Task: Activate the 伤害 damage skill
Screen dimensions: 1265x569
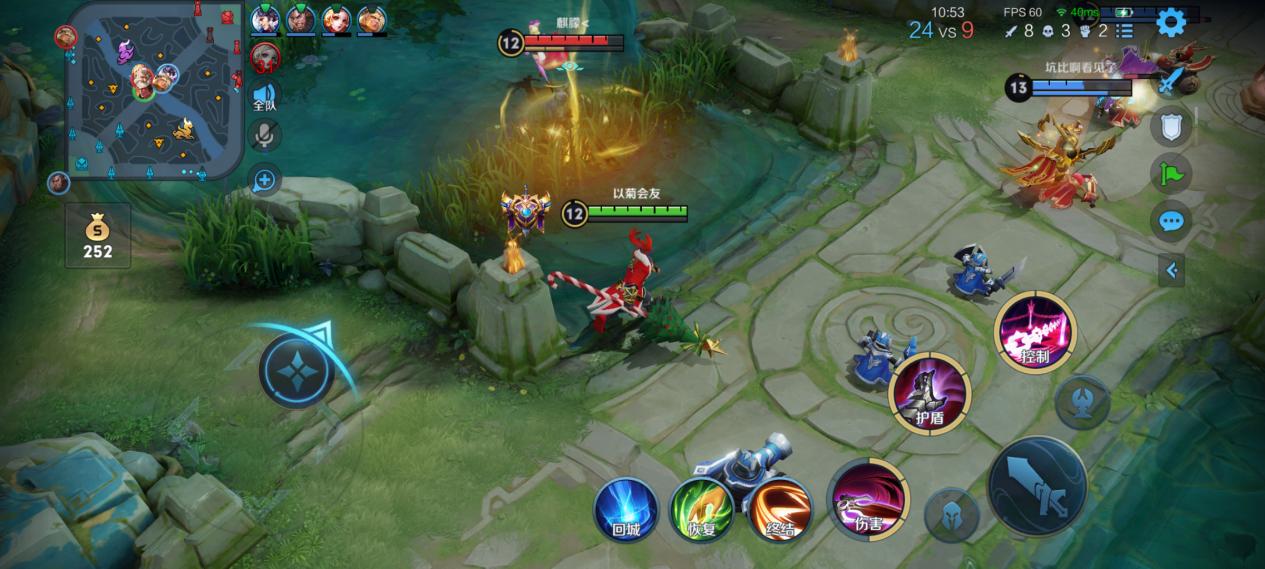Action: pos(867,498)
